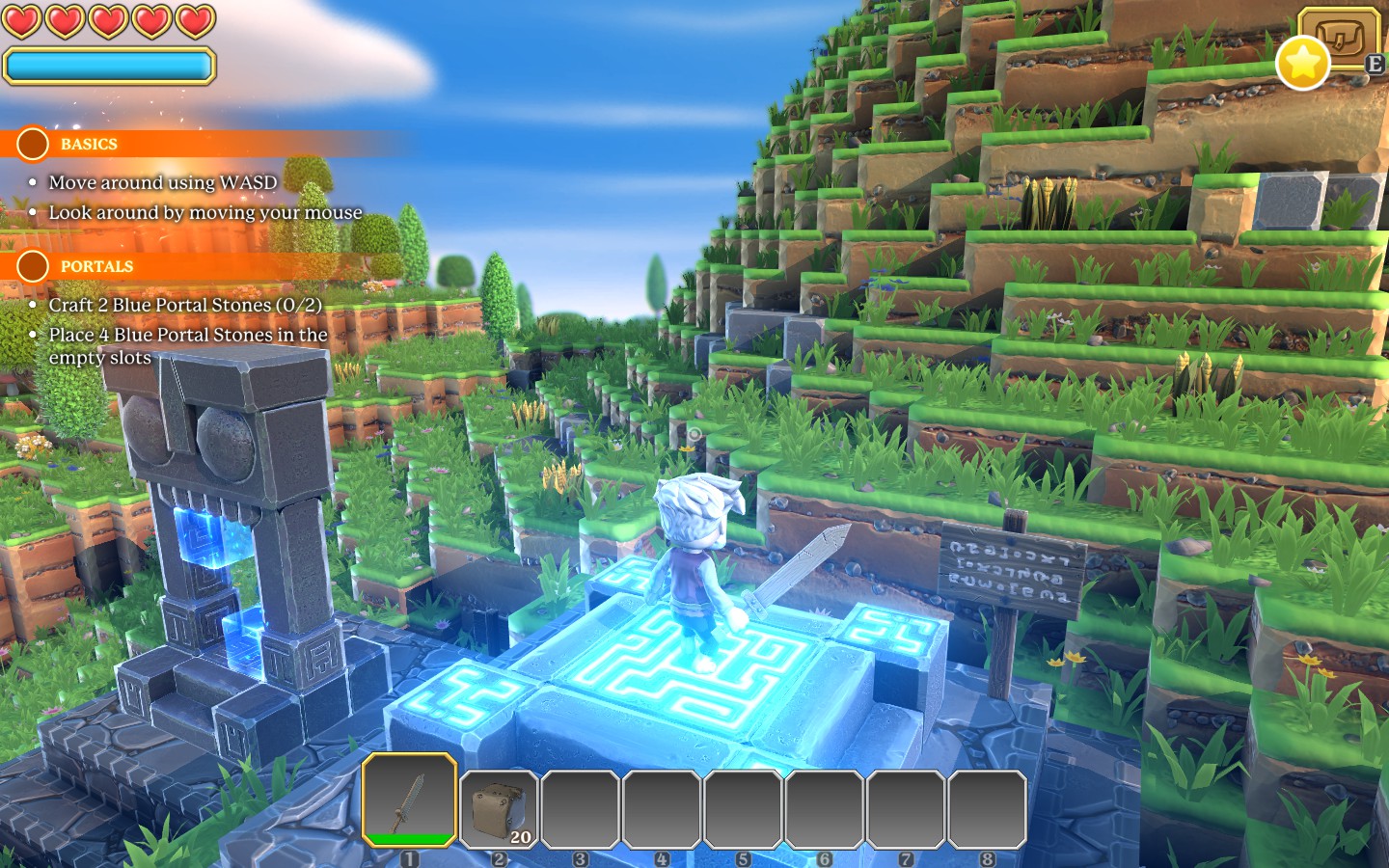The height and width of the screenshot is (868, 1389).
Task: Click the blue mana bar
Action: click(108, 65)
